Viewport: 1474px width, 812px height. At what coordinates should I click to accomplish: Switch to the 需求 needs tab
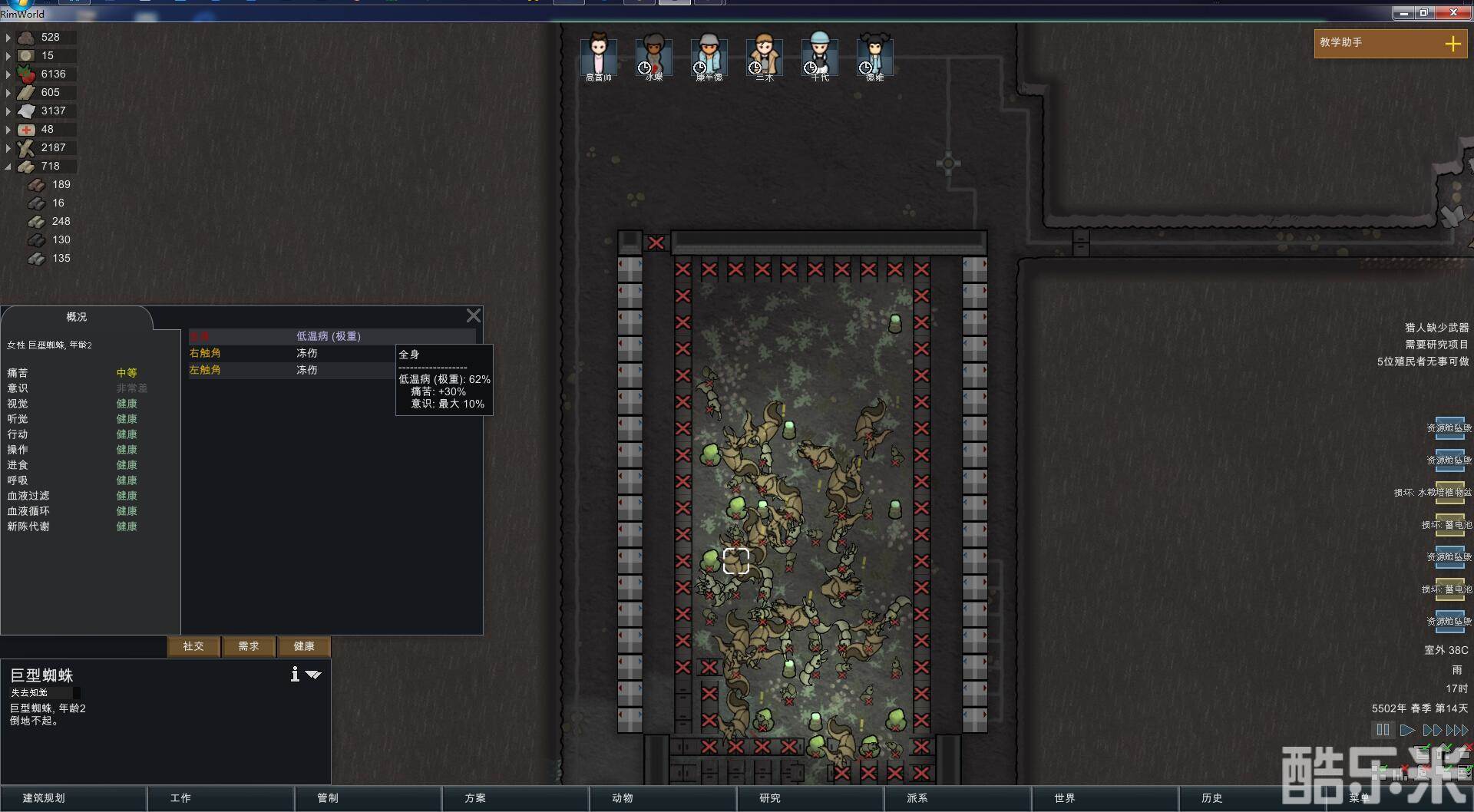249,646
